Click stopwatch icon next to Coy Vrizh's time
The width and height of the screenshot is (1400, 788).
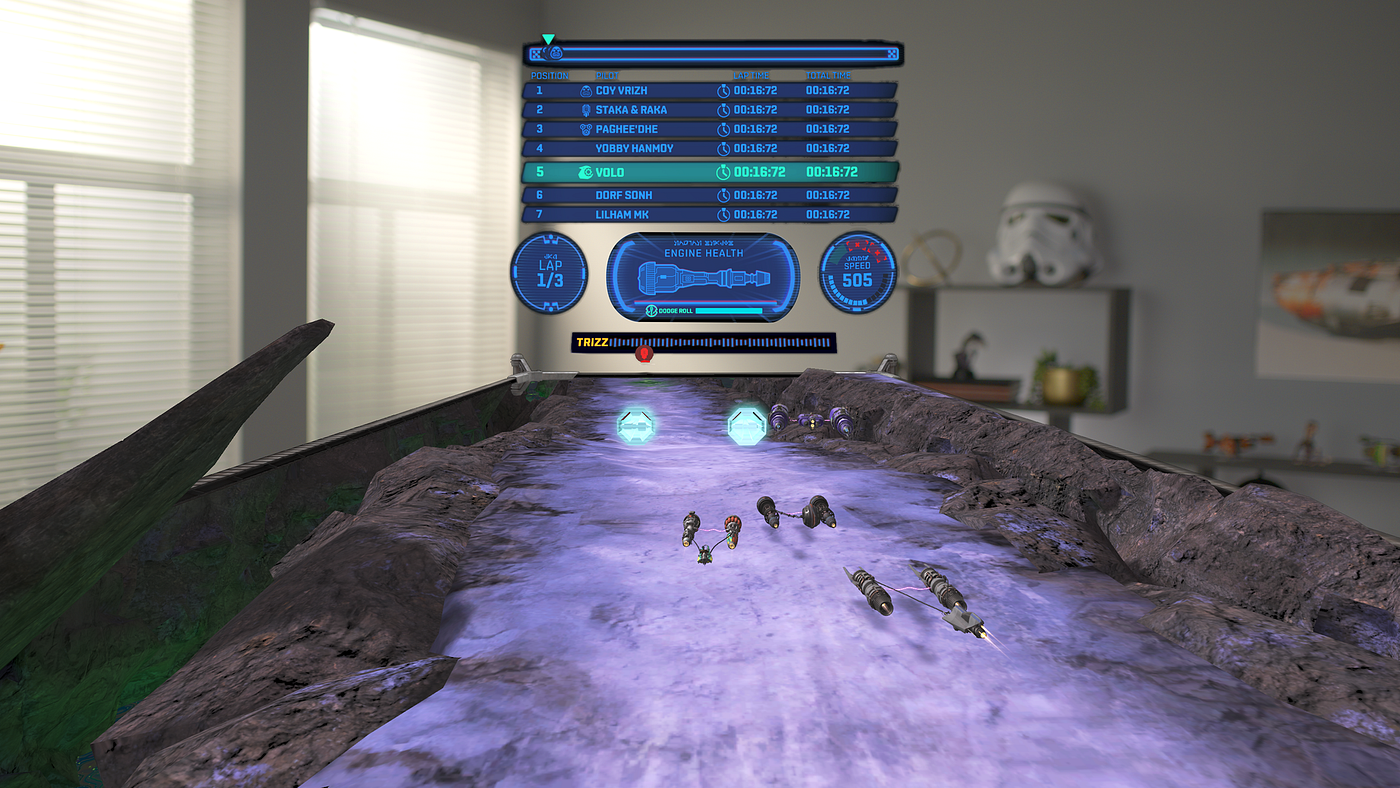click(725, 90)
